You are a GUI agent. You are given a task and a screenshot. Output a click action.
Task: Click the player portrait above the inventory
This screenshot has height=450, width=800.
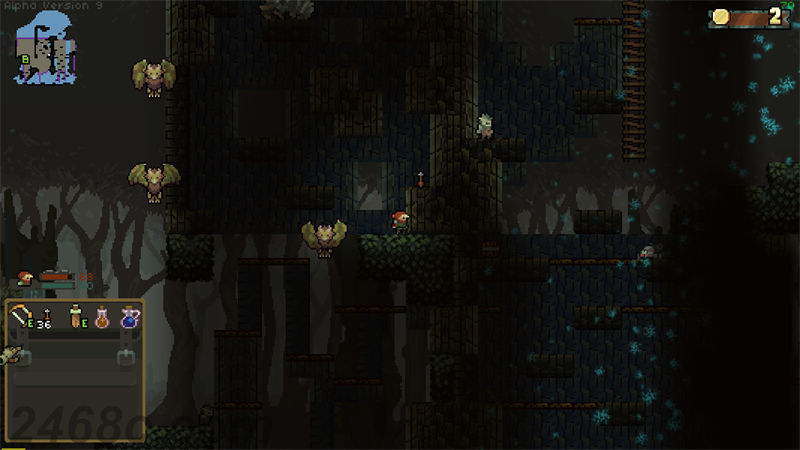27,280
